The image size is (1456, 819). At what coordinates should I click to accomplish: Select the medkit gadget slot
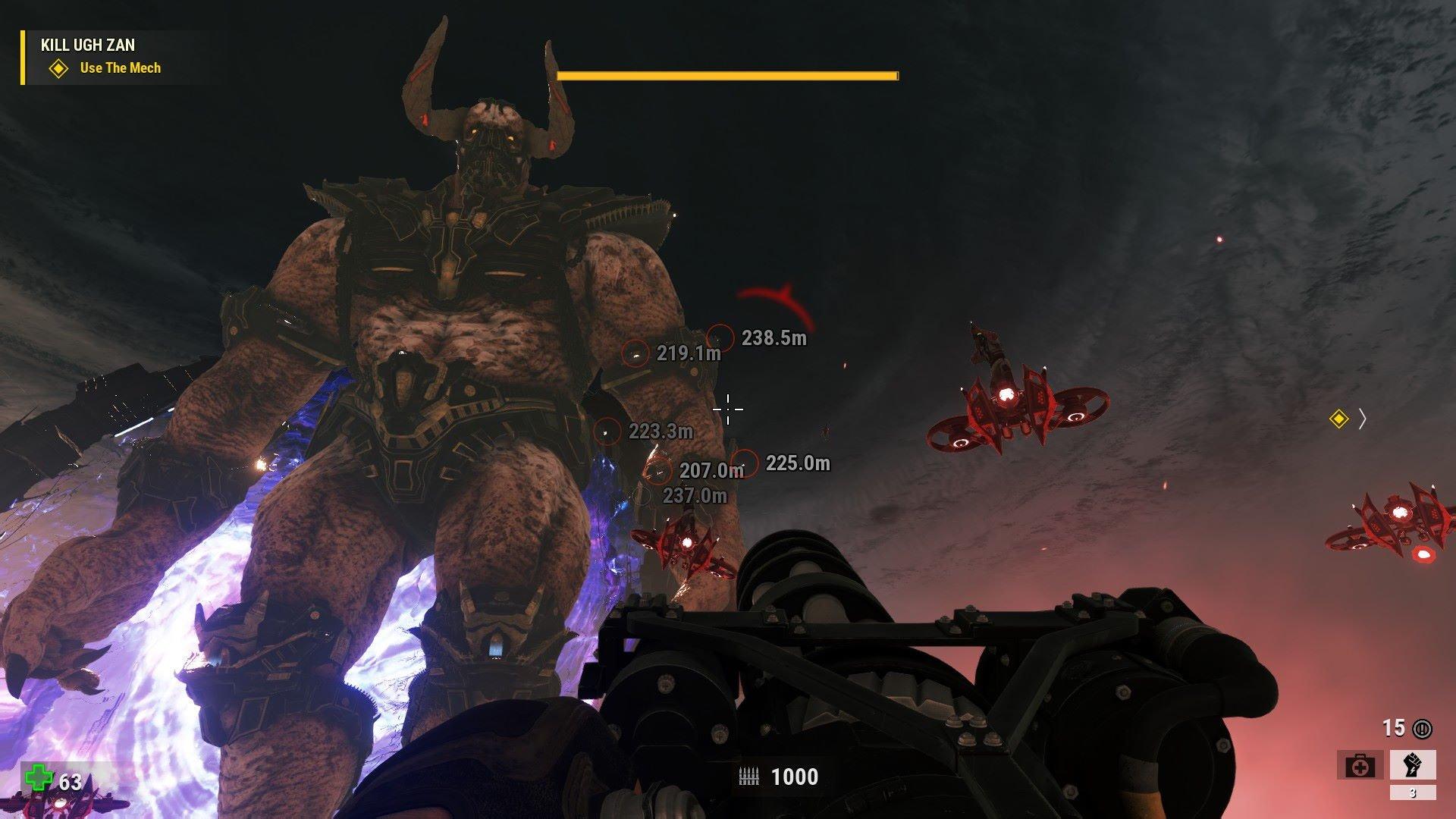coord(1360,766)
